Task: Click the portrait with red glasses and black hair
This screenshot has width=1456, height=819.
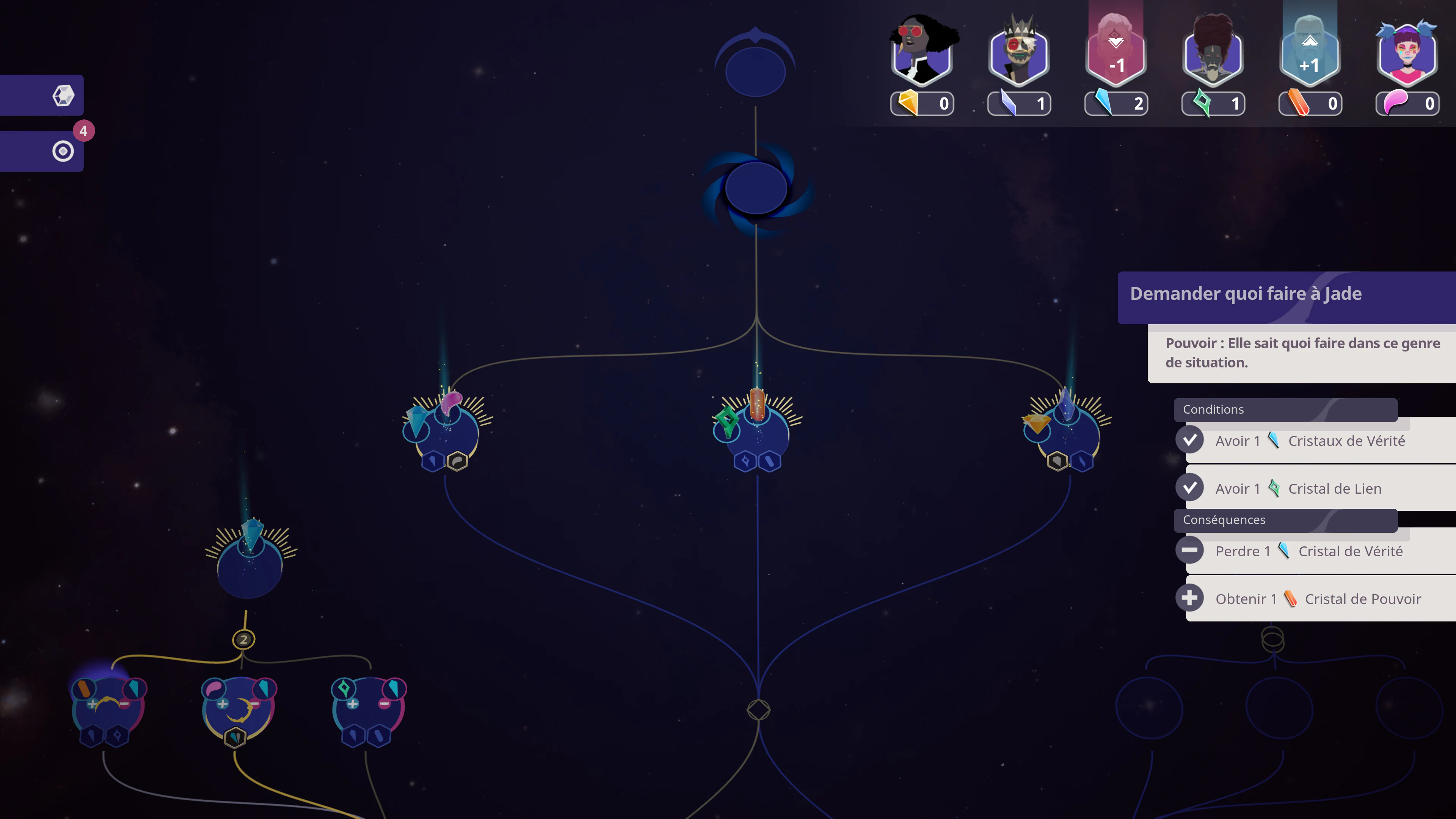Action: click(922, 51)
